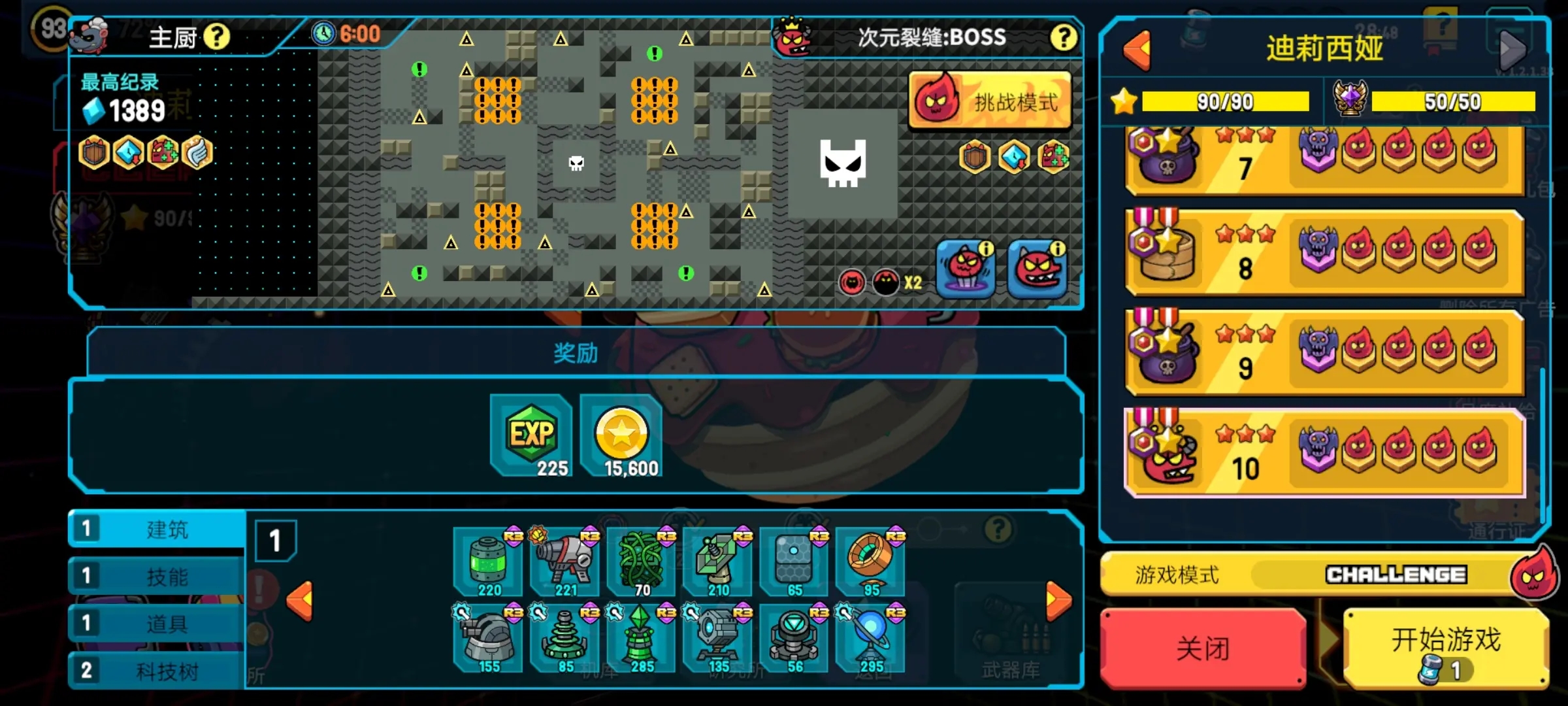
Task: Switch to the 建筑 buildings tab
Action: point(157,529)
